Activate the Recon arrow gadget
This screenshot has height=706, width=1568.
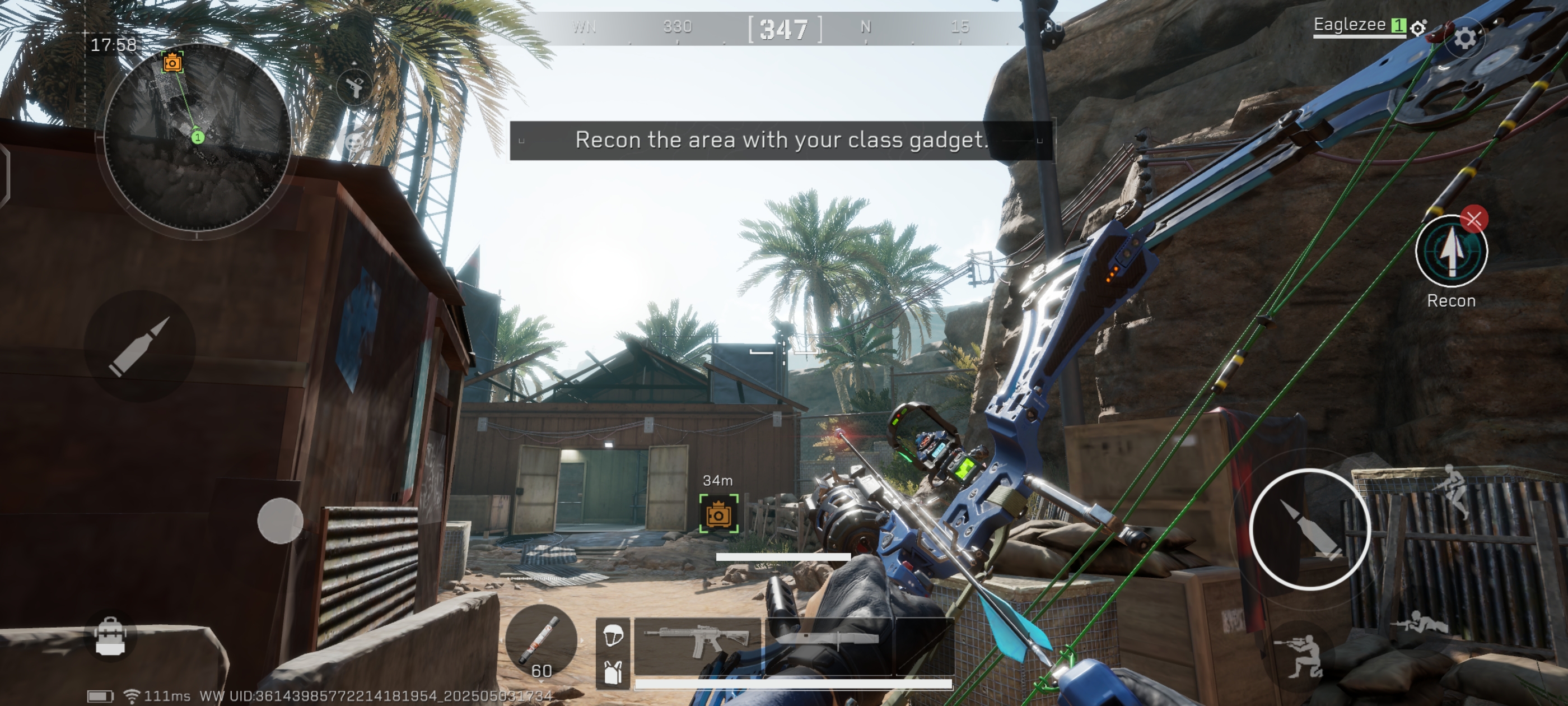[1450, 252]
